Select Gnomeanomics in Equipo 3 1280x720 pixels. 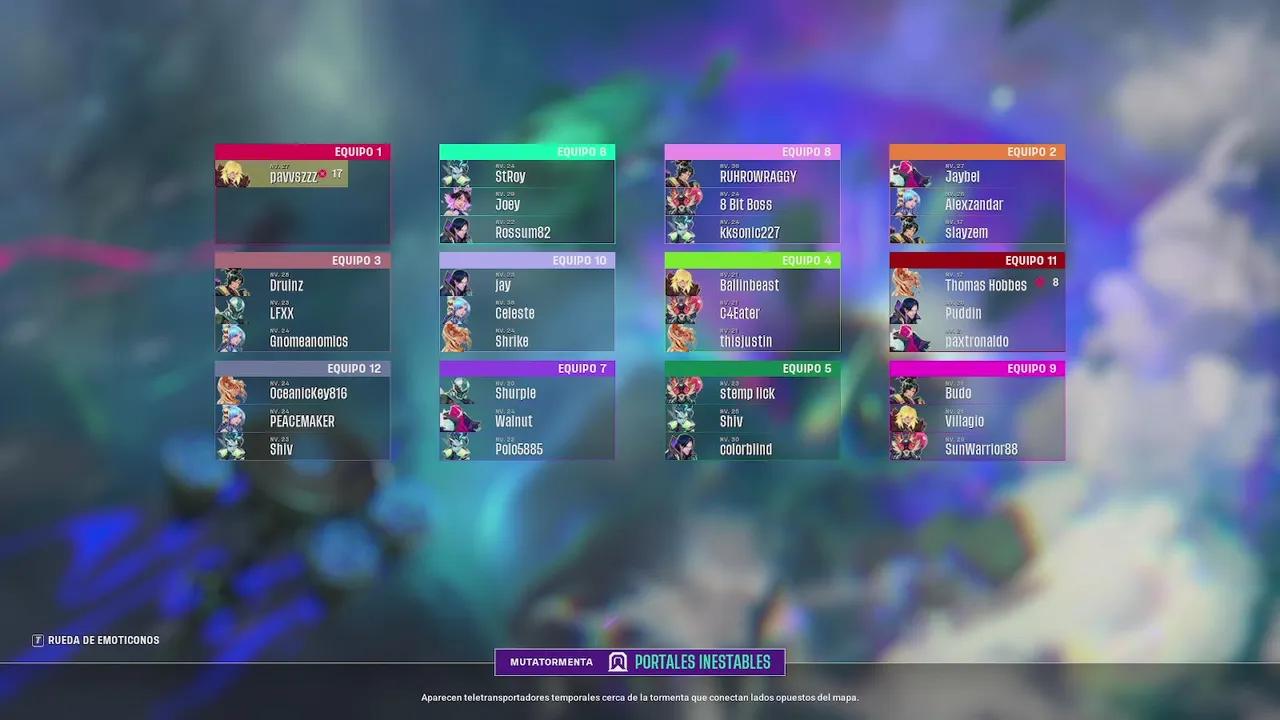pos(302,341)
